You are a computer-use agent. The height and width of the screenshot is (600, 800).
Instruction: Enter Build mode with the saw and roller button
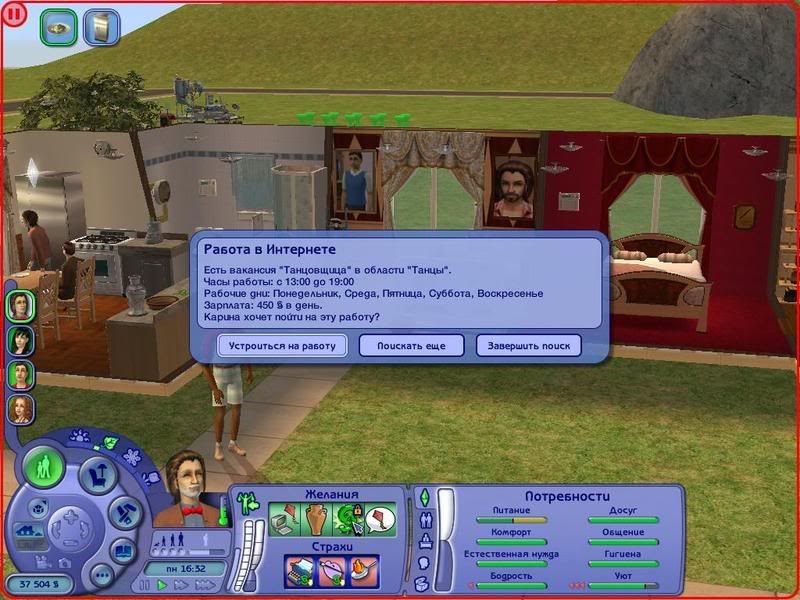[122, 512]
